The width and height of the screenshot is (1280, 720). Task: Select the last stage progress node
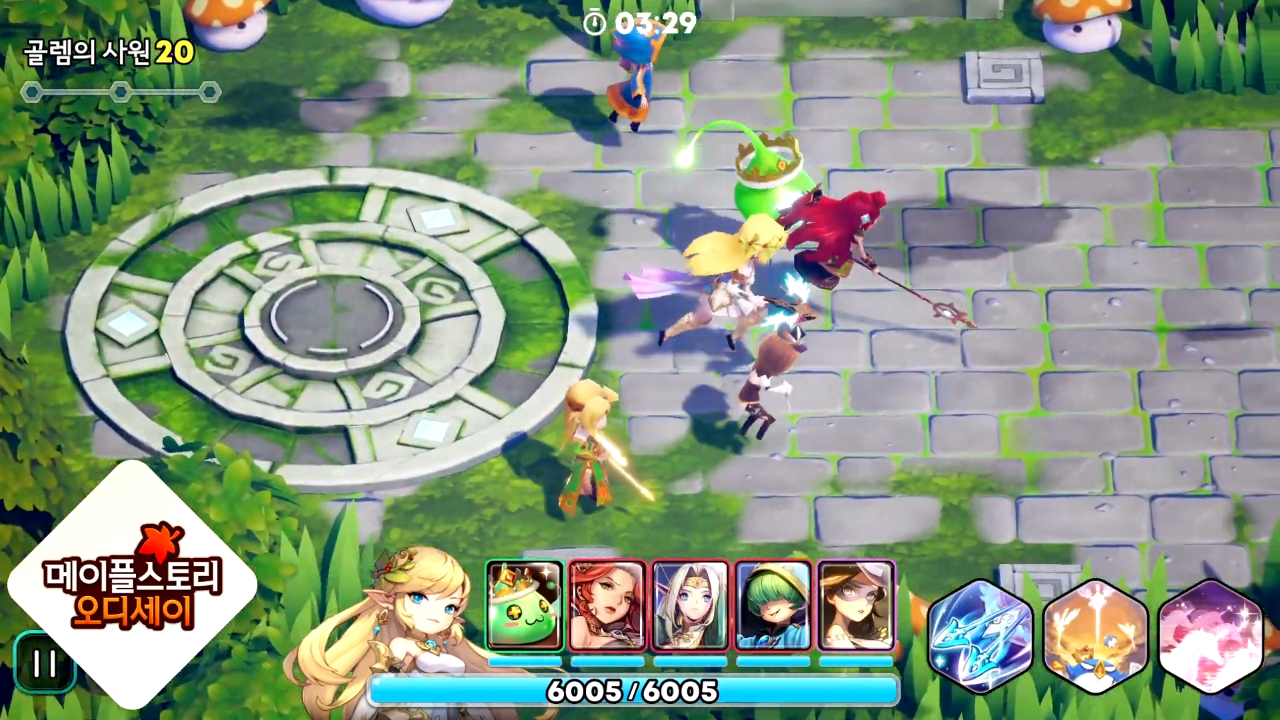210,92
